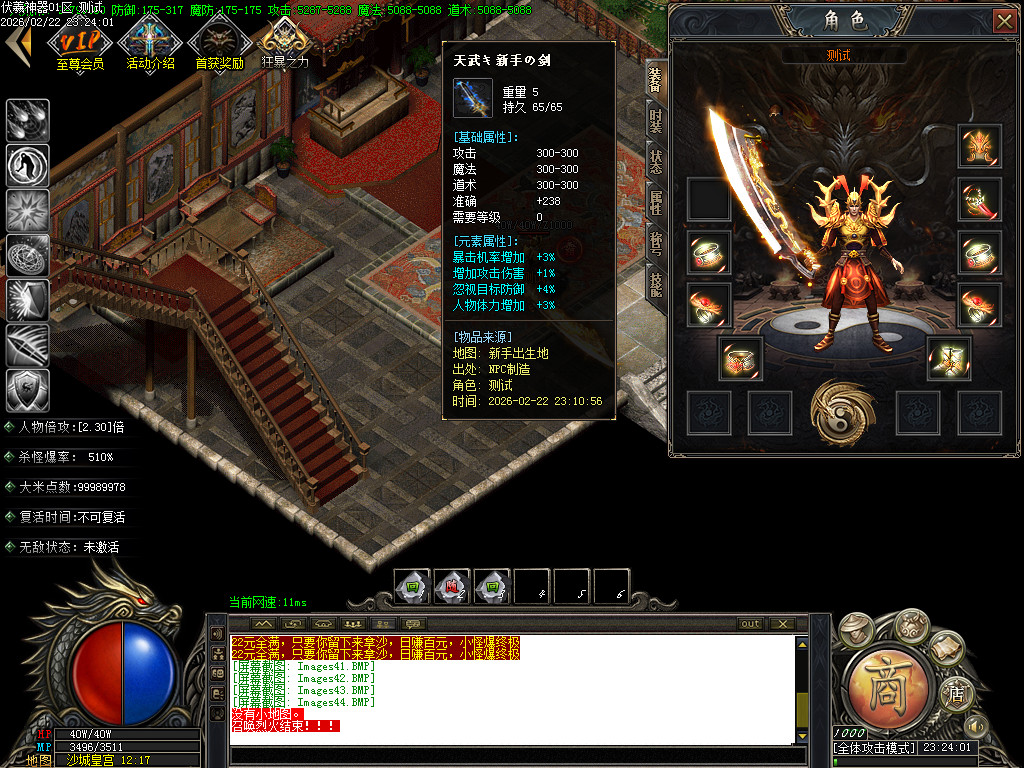Use the shield-with-lion skill icon

28,389
